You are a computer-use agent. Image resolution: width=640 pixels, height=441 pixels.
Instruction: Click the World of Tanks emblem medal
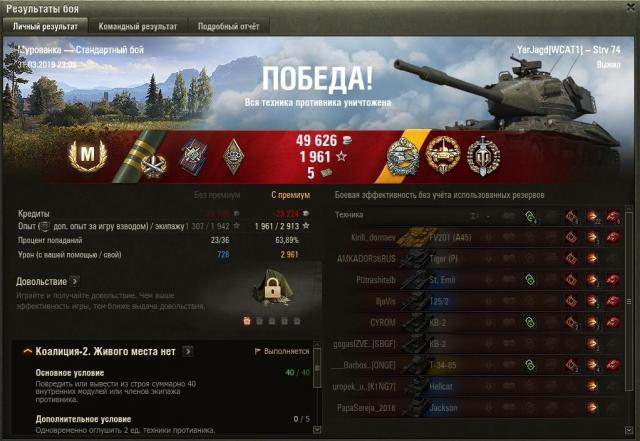(483, 155)
